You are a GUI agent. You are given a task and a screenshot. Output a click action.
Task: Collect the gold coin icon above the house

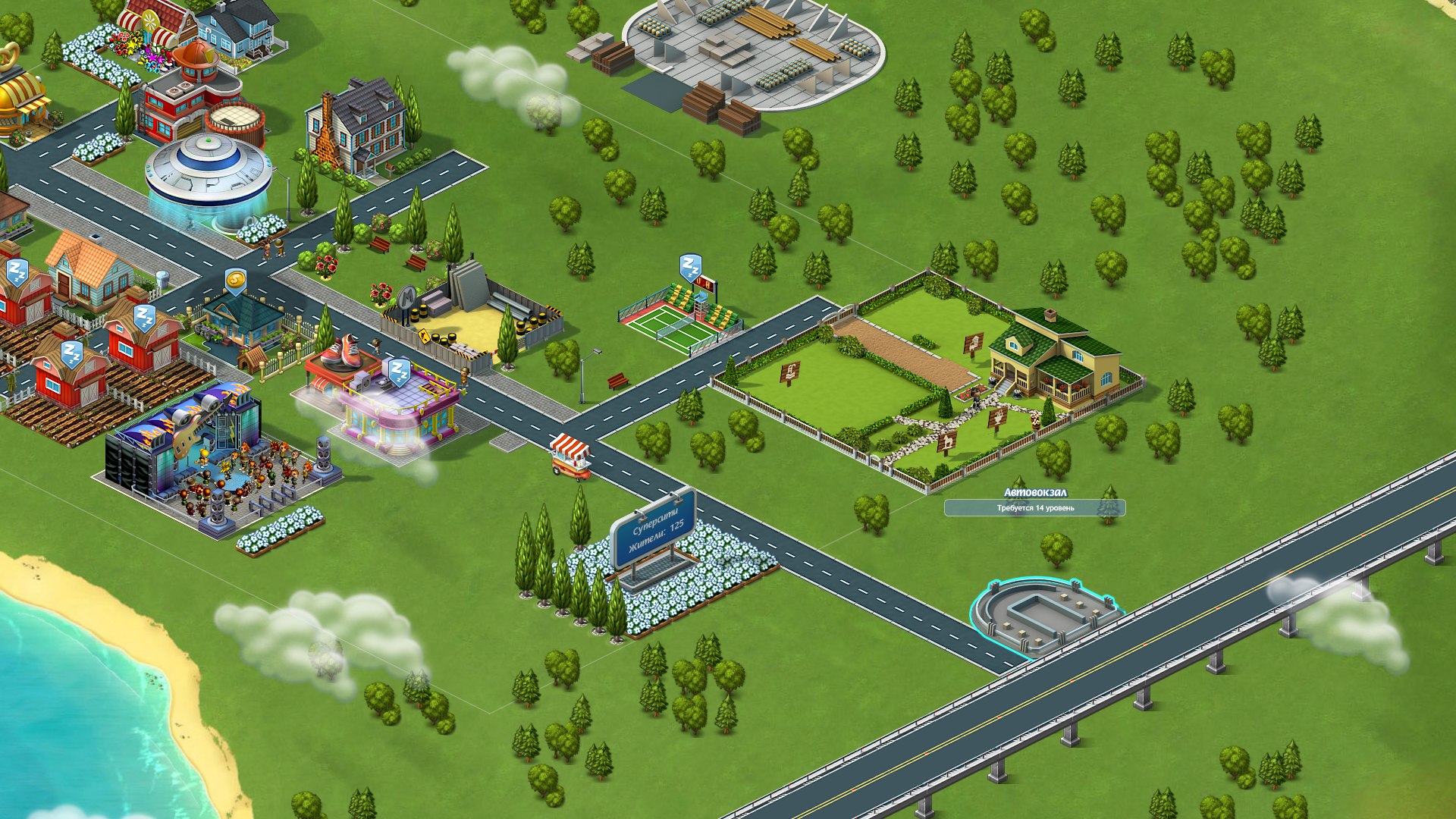(236, 281)
